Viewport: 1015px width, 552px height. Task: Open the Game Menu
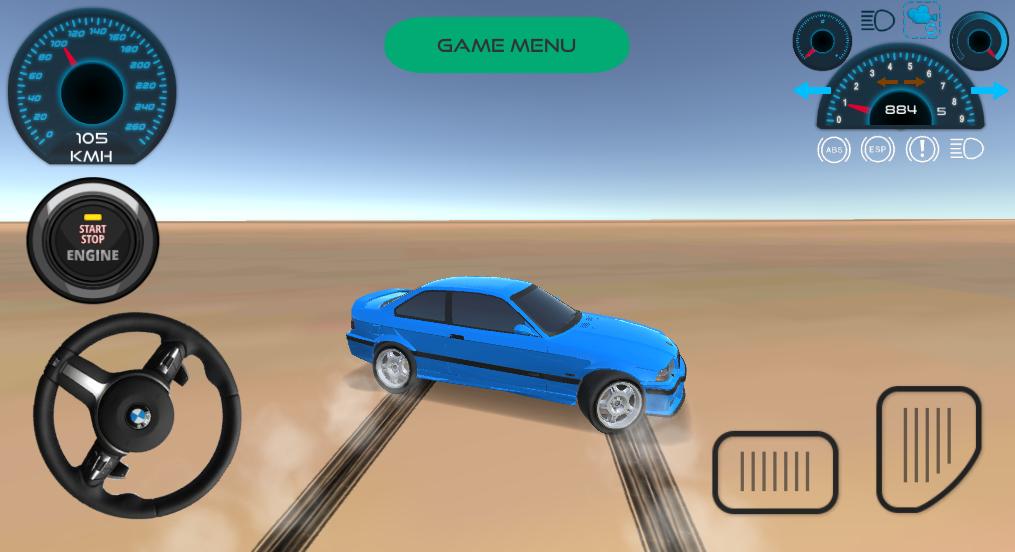point(507,45)
